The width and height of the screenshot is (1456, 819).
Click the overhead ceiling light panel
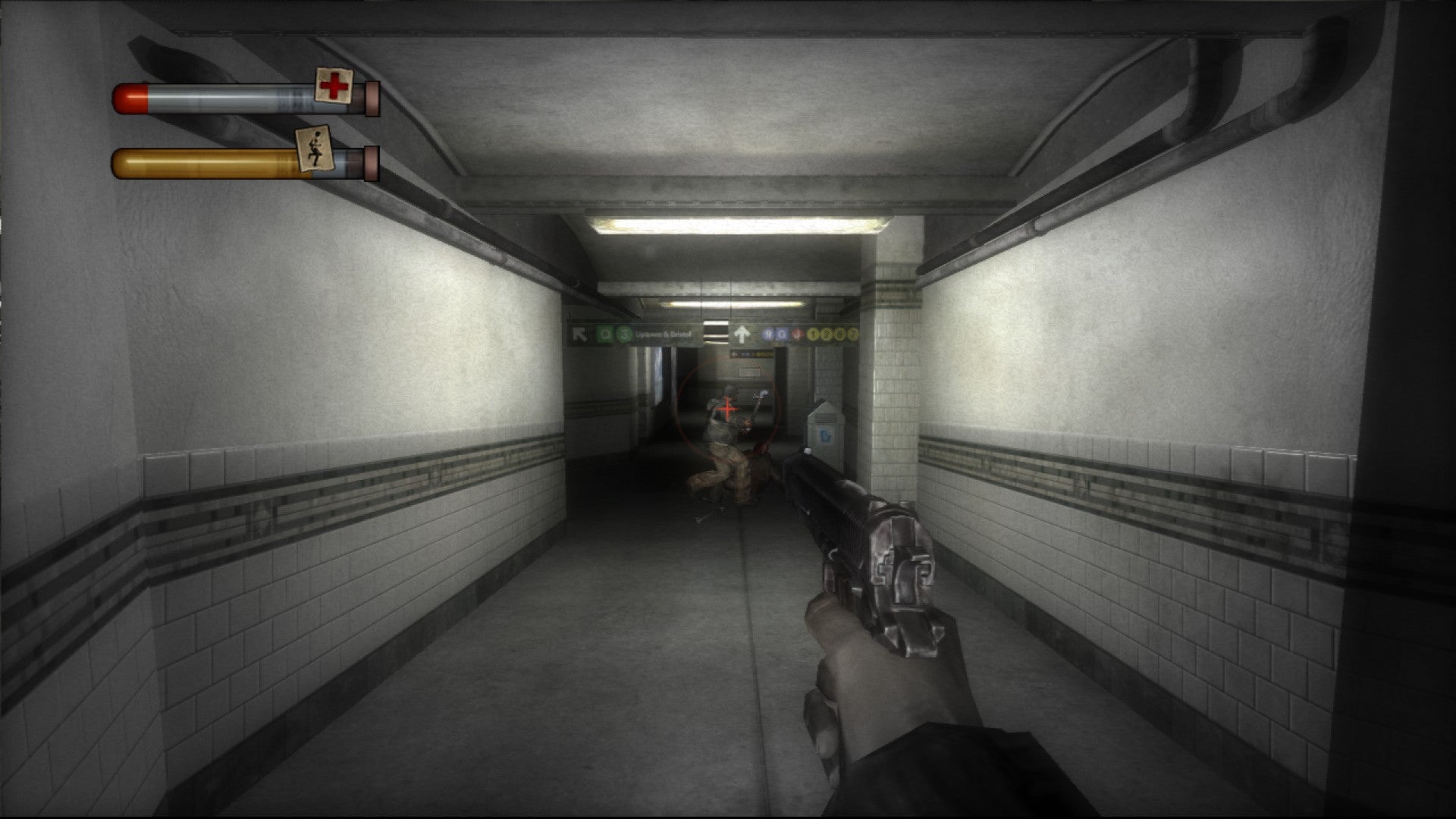pyautogui.click(x=739, y=224)
